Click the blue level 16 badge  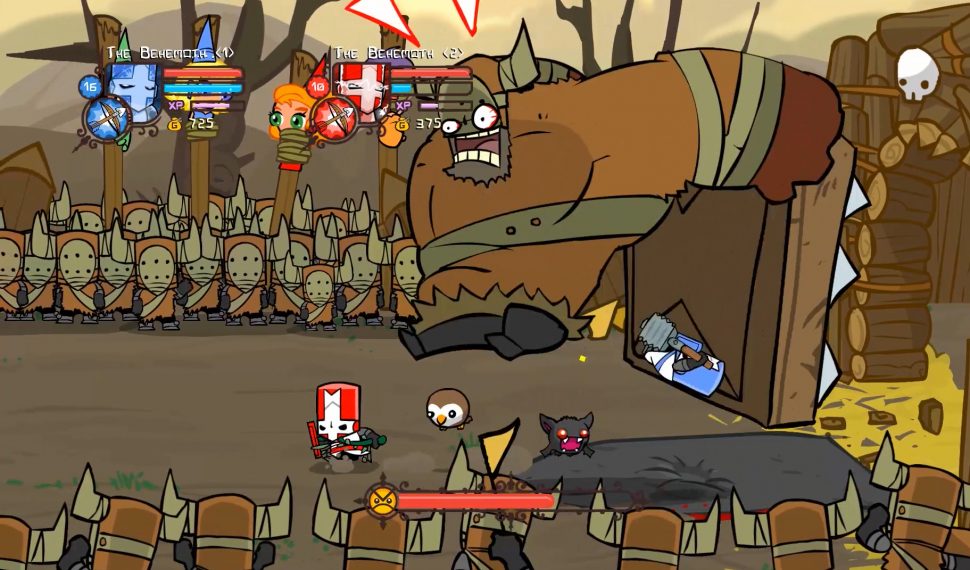pos(89,87)
